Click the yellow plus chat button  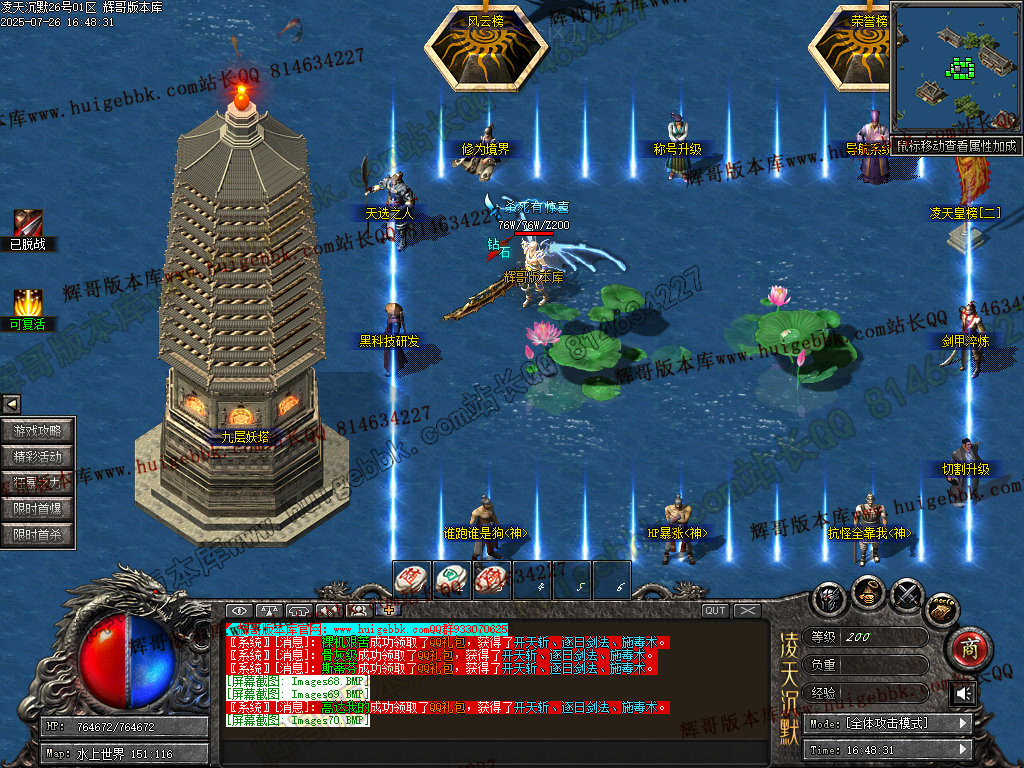pyautogui.click(x=388, y=610)
